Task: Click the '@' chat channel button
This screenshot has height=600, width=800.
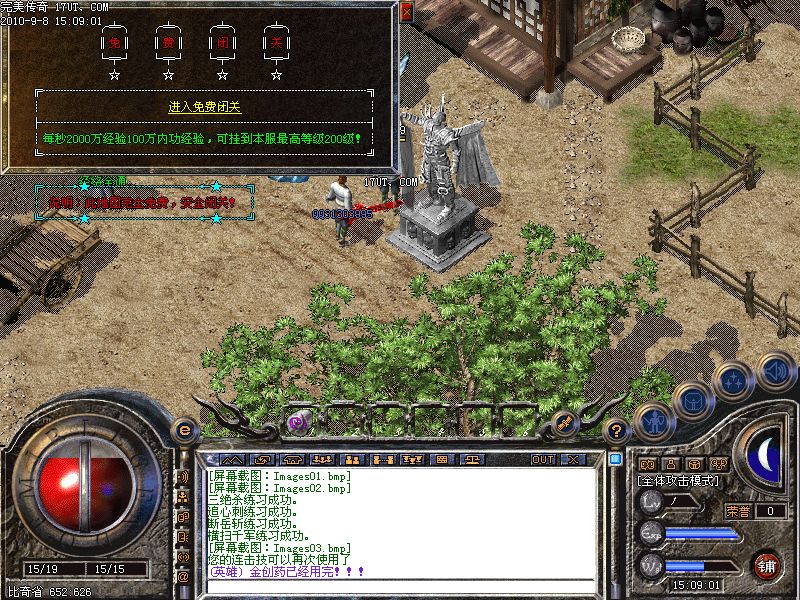Action: click(x=183, y=576)
